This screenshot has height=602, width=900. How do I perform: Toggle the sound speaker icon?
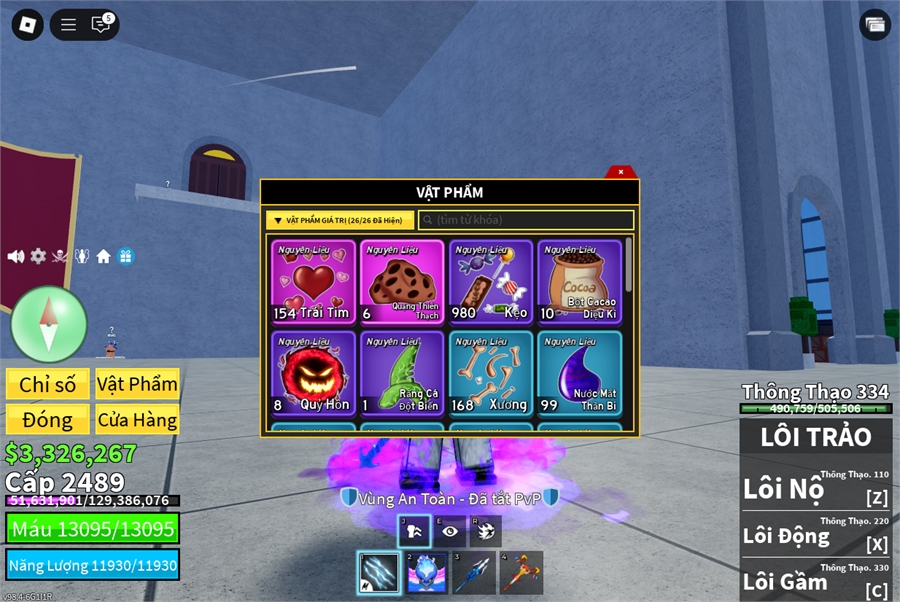pos(16,256)
